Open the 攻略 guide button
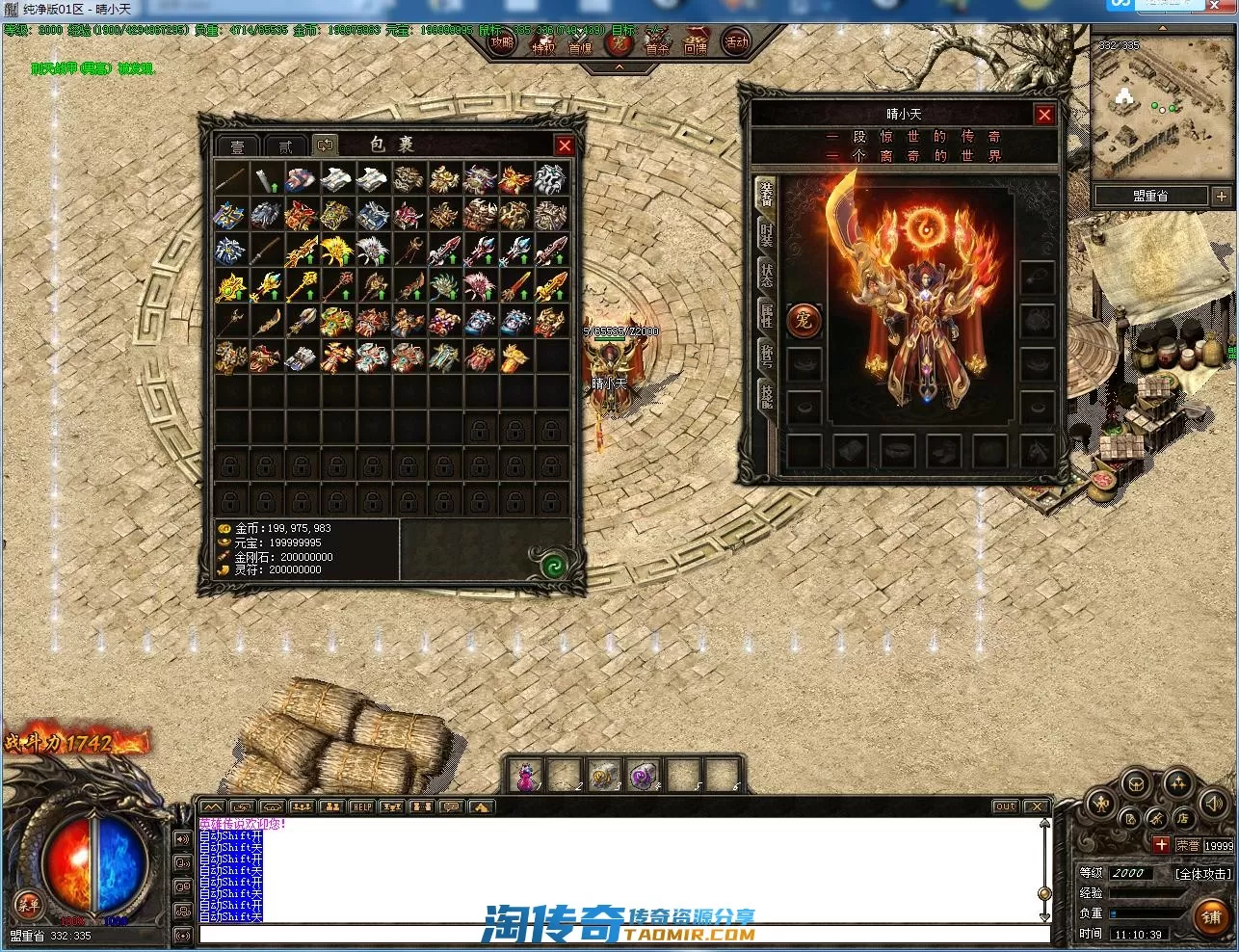The image size is (1239, 952). [502, 41]
